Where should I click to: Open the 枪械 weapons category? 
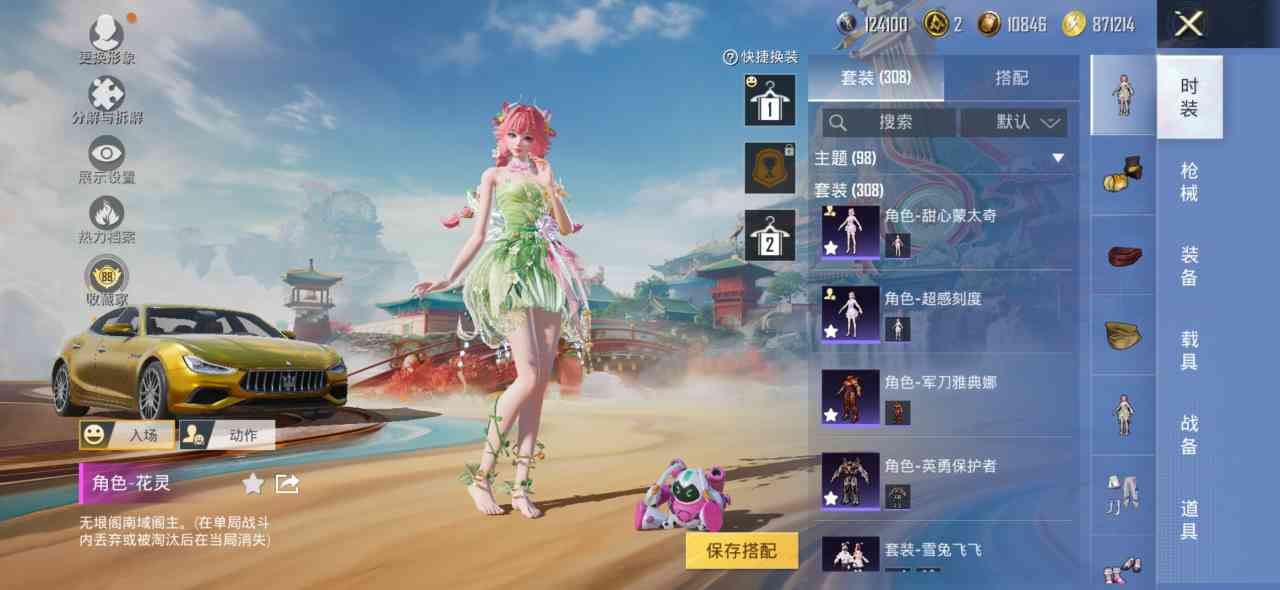(1189, 181)
